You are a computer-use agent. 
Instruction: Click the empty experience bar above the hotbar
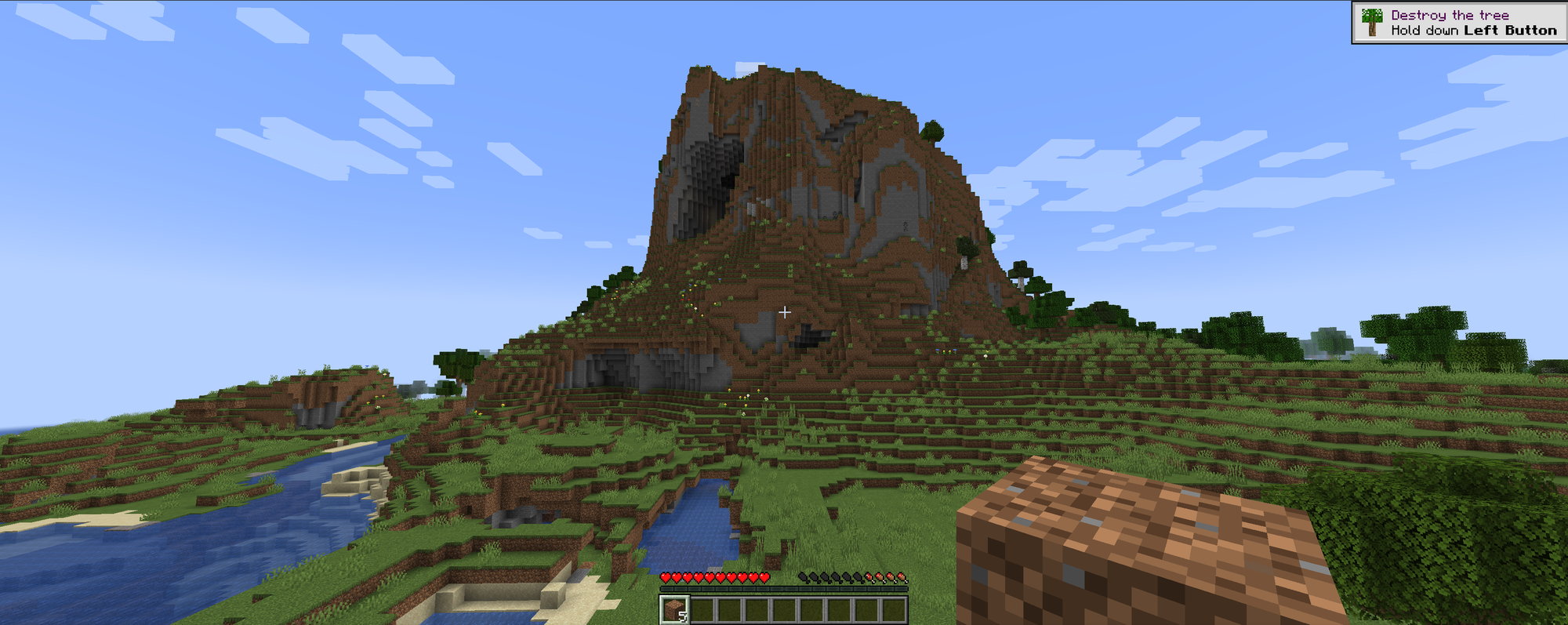(x=784, y=589)
